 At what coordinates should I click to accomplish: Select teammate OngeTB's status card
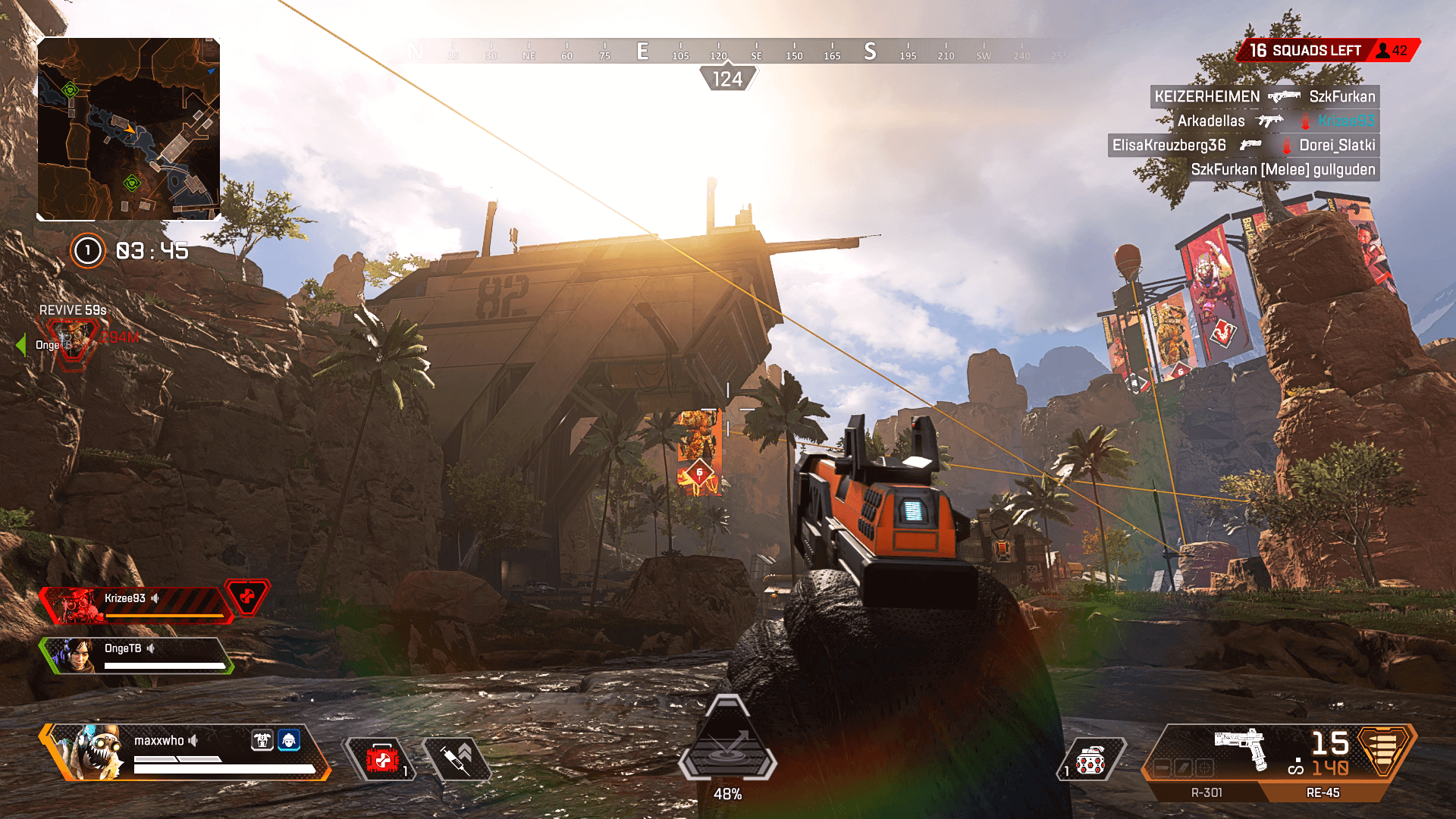click(136, 654)
